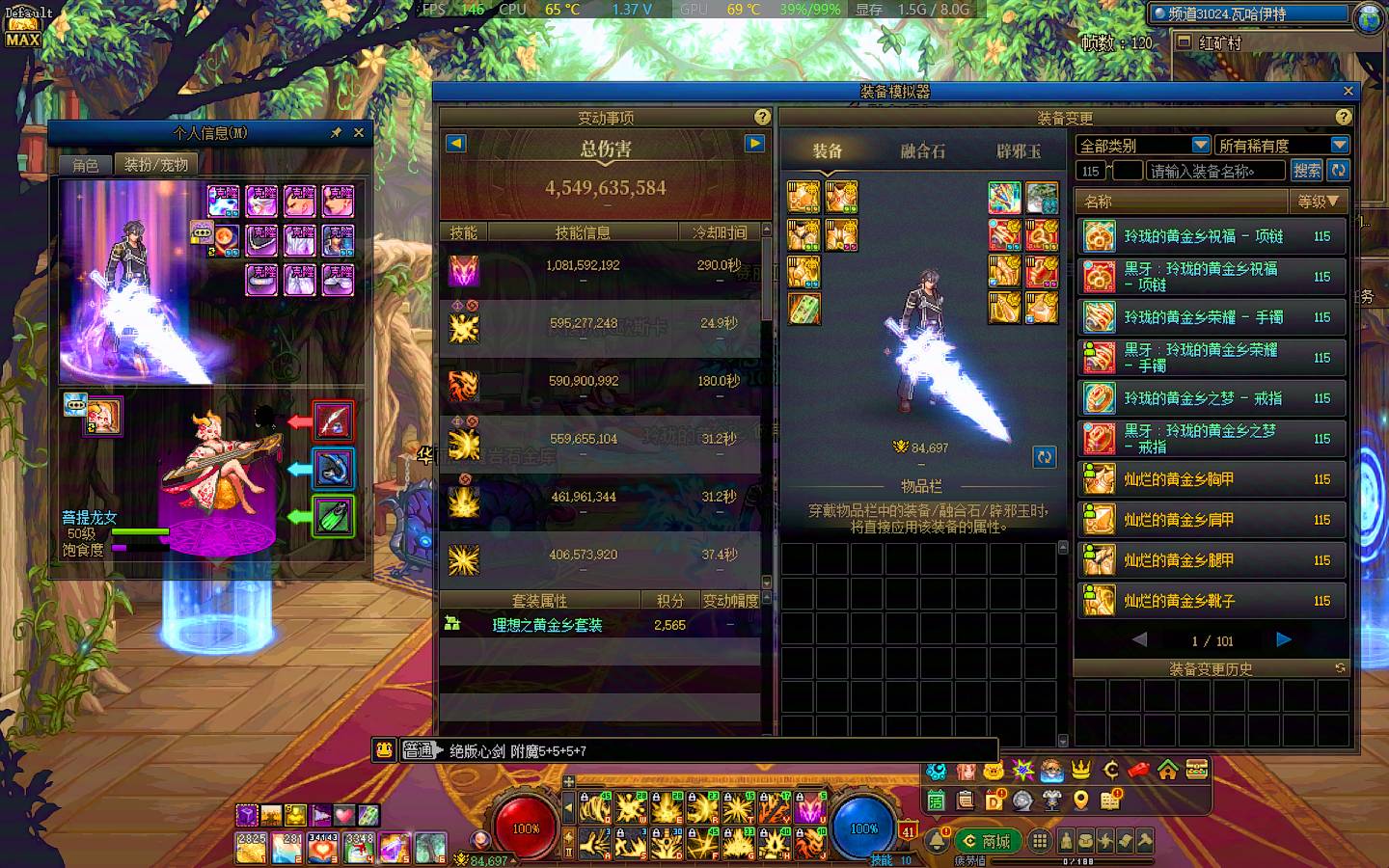Screen dimensions: 1389x868
Task: Select the 理想之黄金乡套装 set row
Action: [x=547, y=625]
